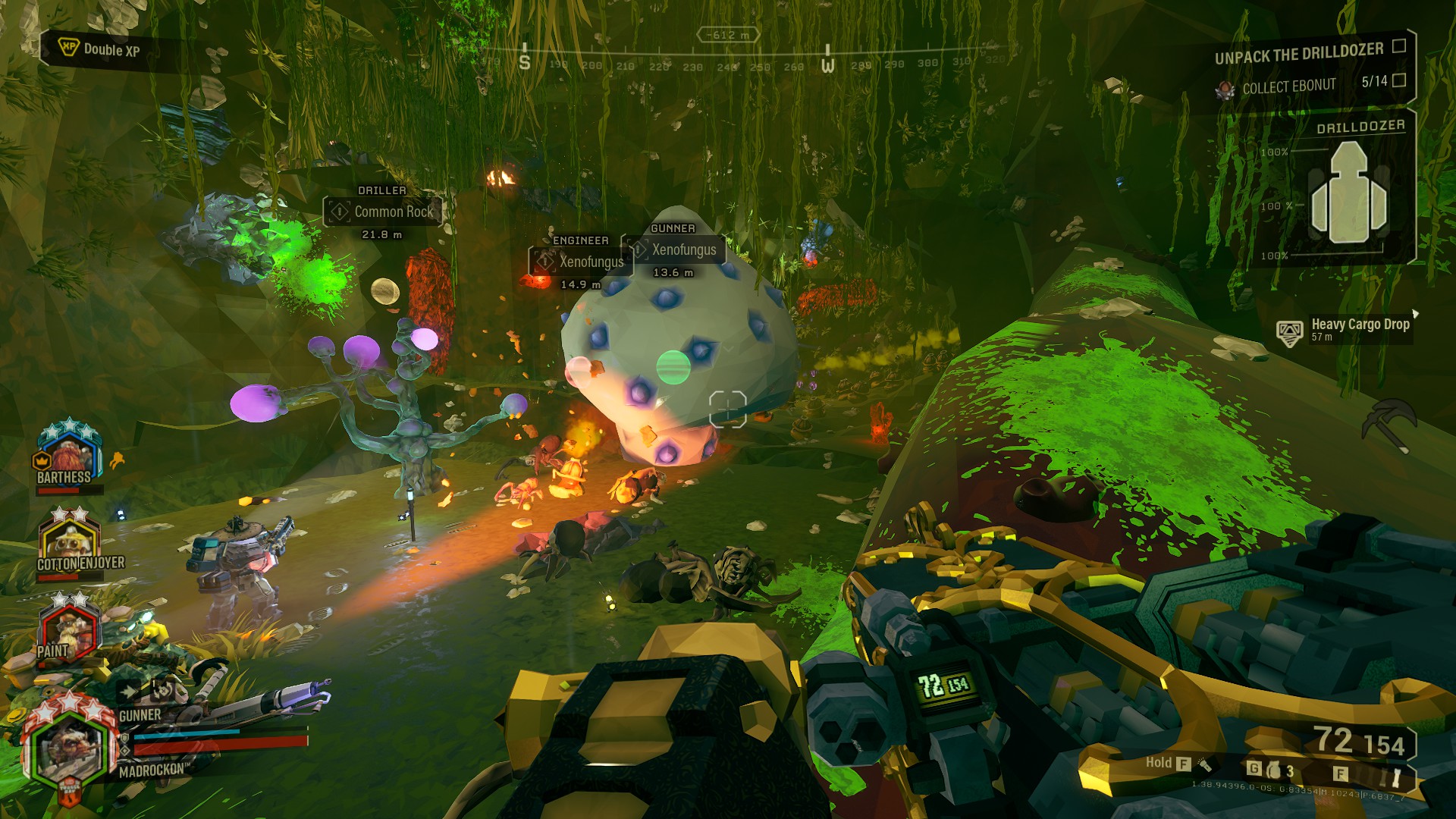1456x819 pixels.
Task: Click the Double XP badge
Action: 99,50
